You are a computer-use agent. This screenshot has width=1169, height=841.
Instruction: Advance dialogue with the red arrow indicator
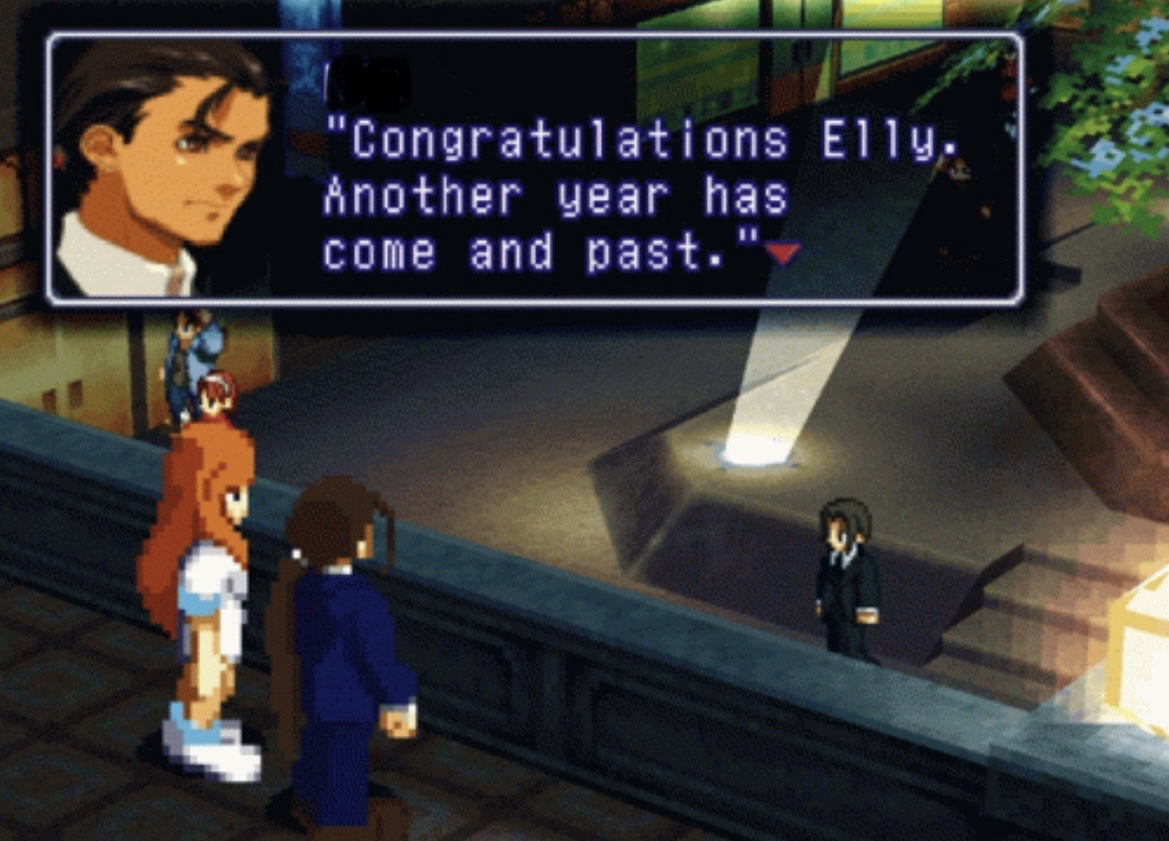(x=782, y=255)
